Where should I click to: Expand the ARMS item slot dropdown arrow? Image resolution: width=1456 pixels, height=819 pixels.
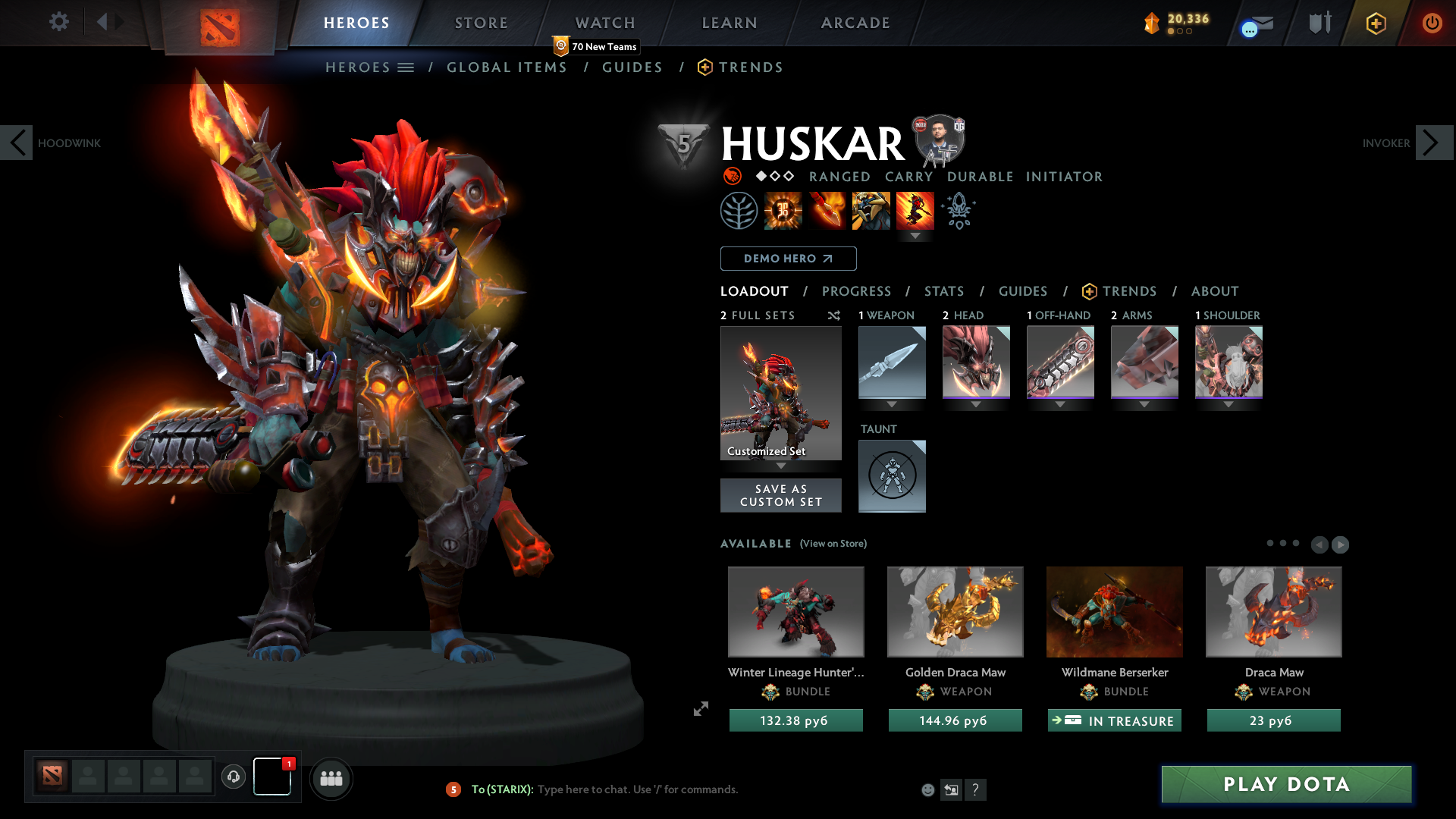pyautogui.click(x=1144, y=404)
